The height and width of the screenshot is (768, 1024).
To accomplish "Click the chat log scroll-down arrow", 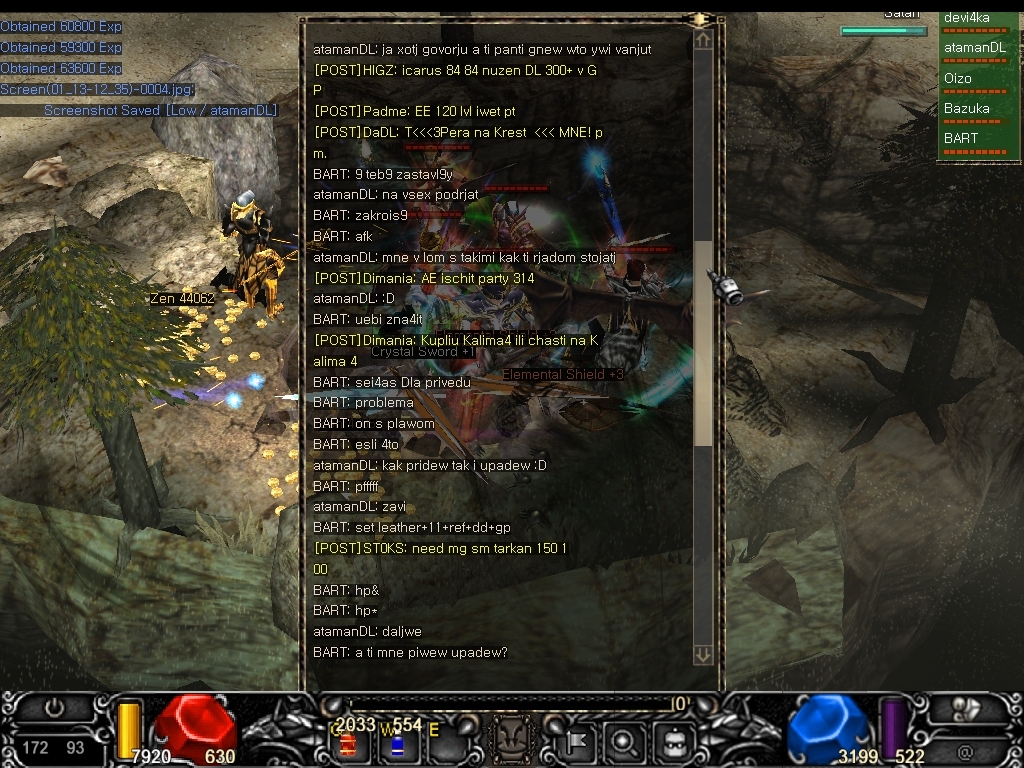I will [x=703, y=654].
